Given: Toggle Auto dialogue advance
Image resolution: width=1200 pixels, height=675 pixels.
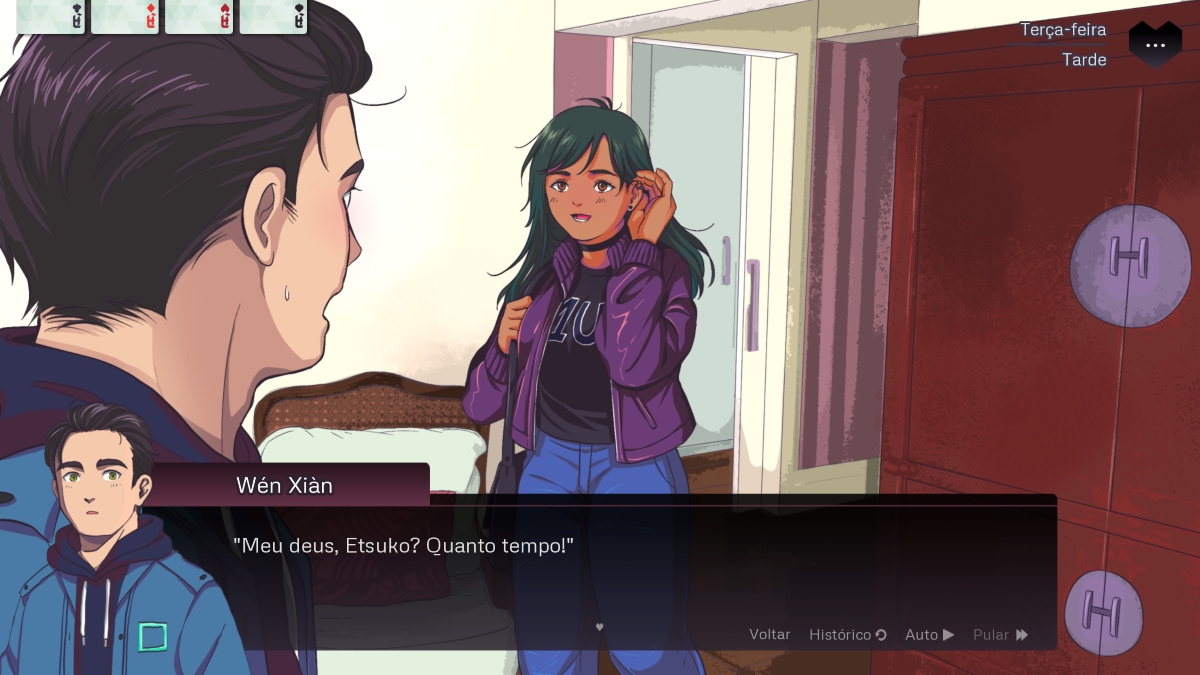Looking at the screenshot, I should point(929,634).
